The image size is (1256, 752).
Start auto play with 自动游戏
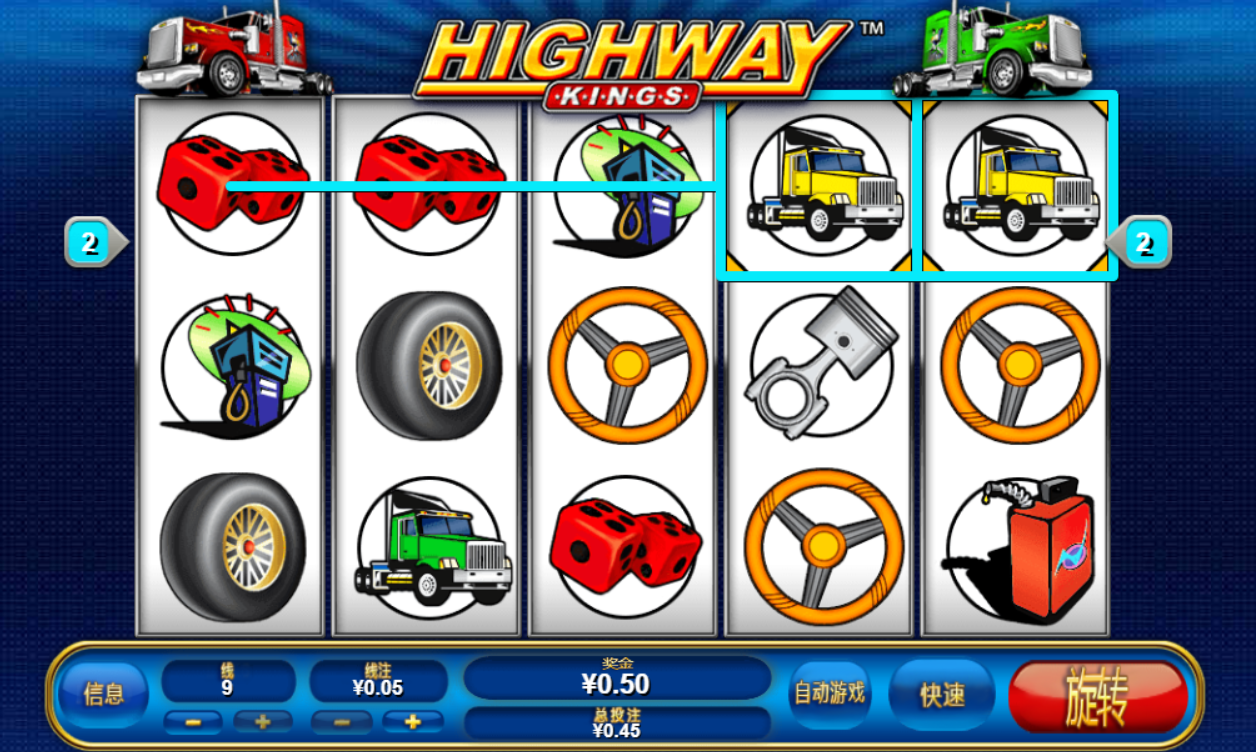click(x=829, y=693)
